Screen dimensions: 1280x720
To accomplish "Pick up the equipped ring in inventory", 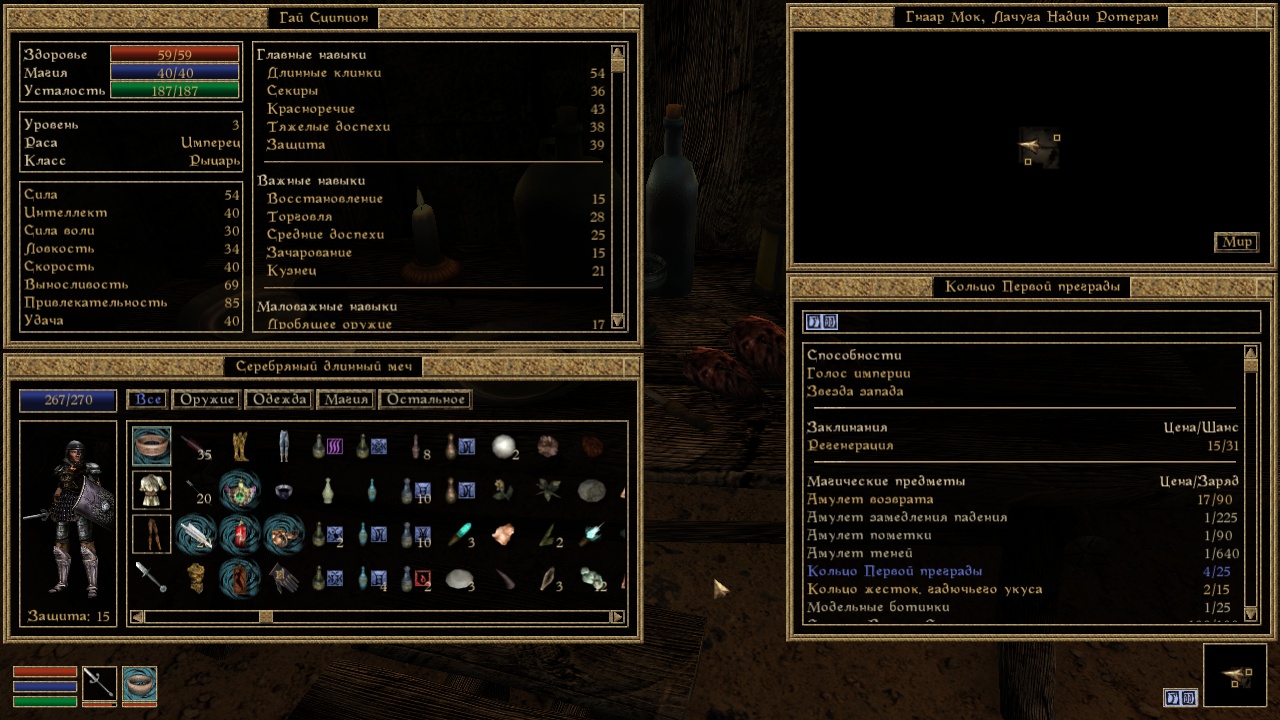I will [152, 446].
